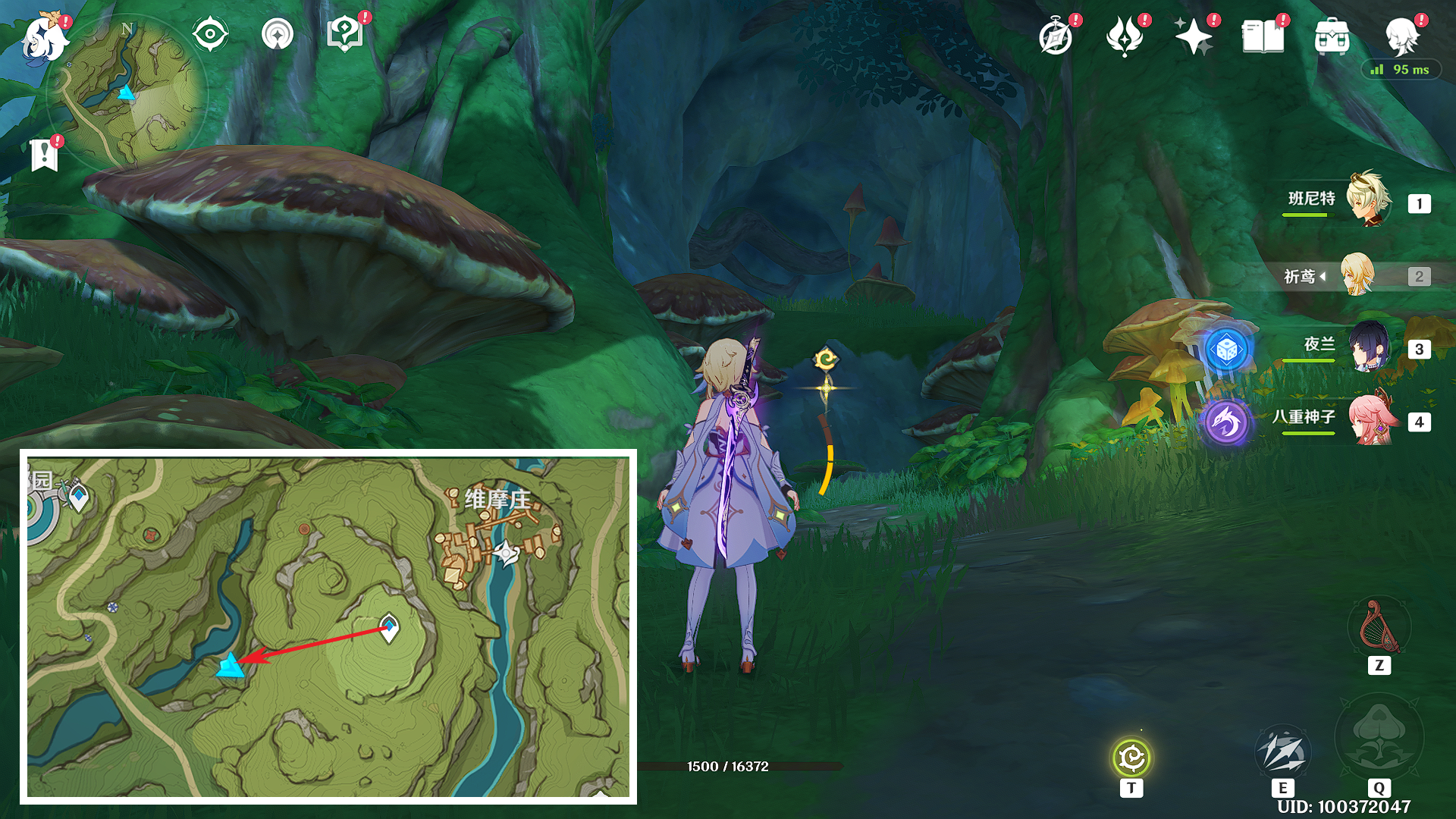Open the Wish star icon
1456x819 pixels.
1194,37
